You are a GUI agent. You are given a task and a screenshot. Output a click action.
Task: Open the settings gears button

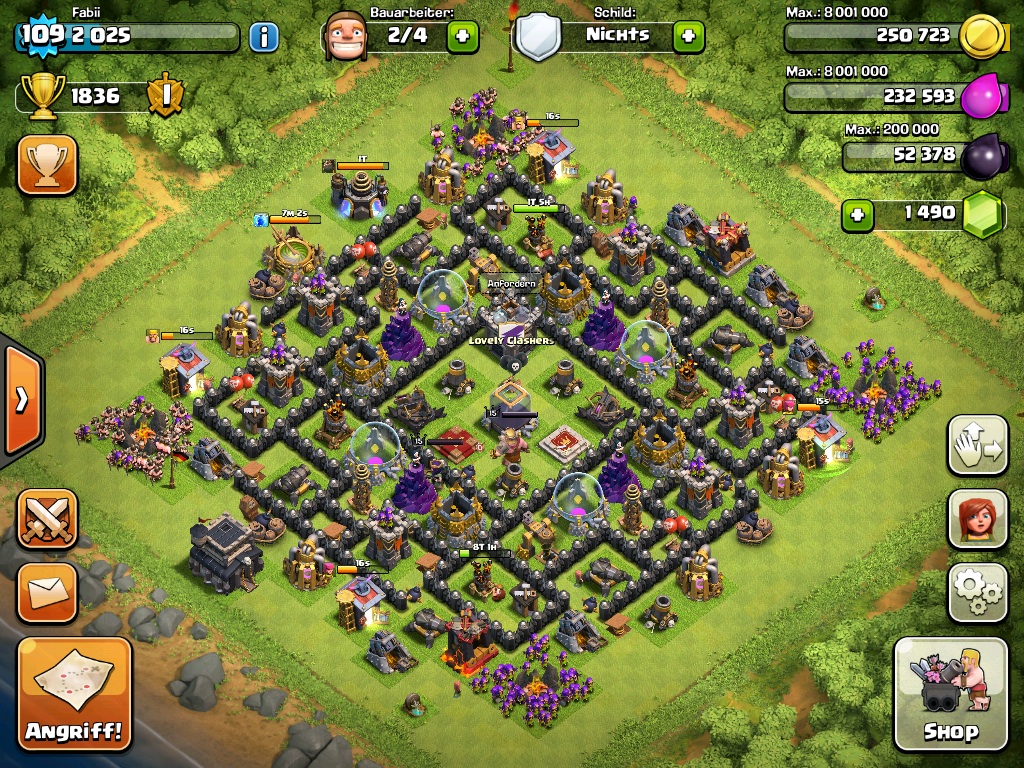click(x=977, y=592)
